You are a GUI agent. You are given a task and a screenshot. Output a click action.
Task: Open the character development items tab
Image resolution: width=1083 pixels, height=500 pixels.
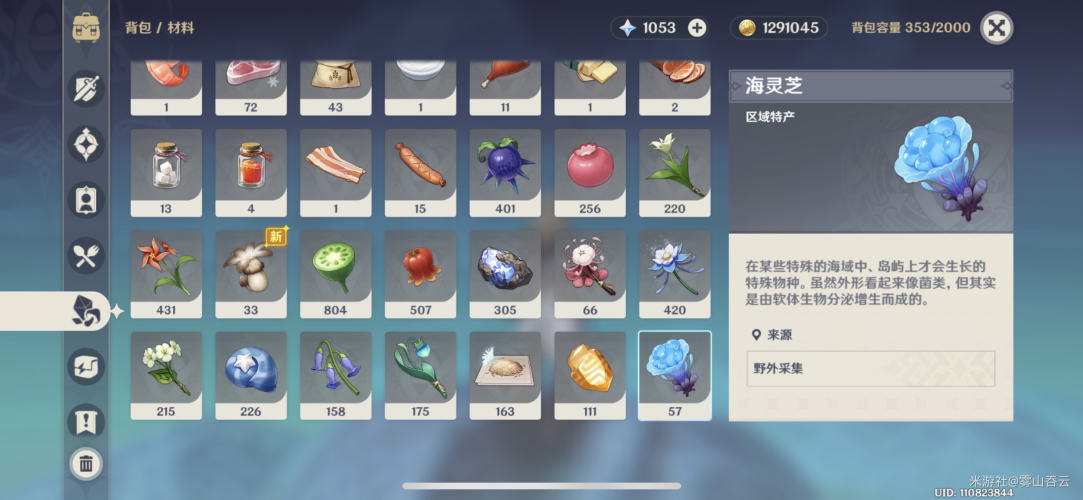(x=86, y=199)
